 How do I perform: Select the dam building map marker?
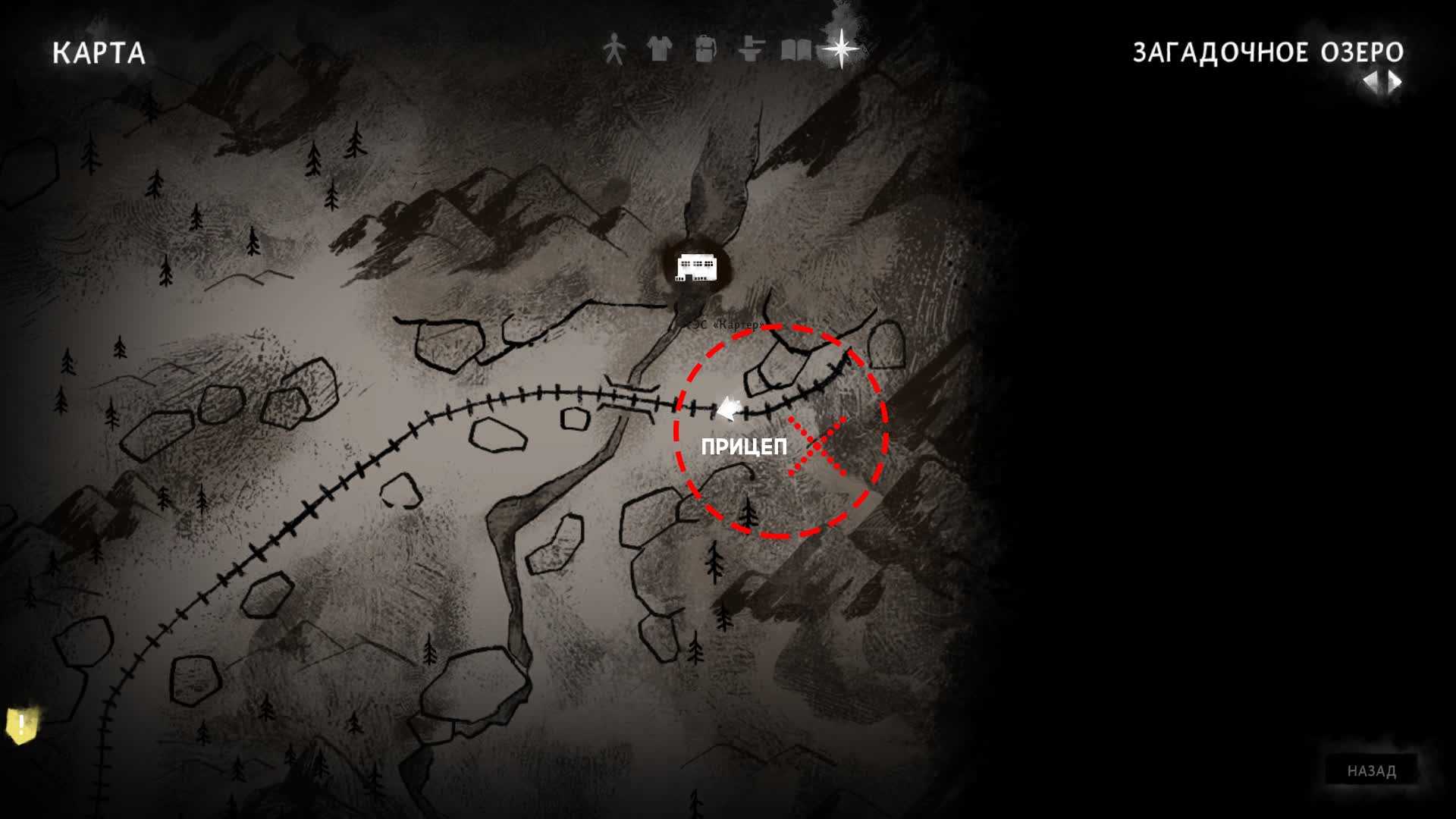point(695,268)
